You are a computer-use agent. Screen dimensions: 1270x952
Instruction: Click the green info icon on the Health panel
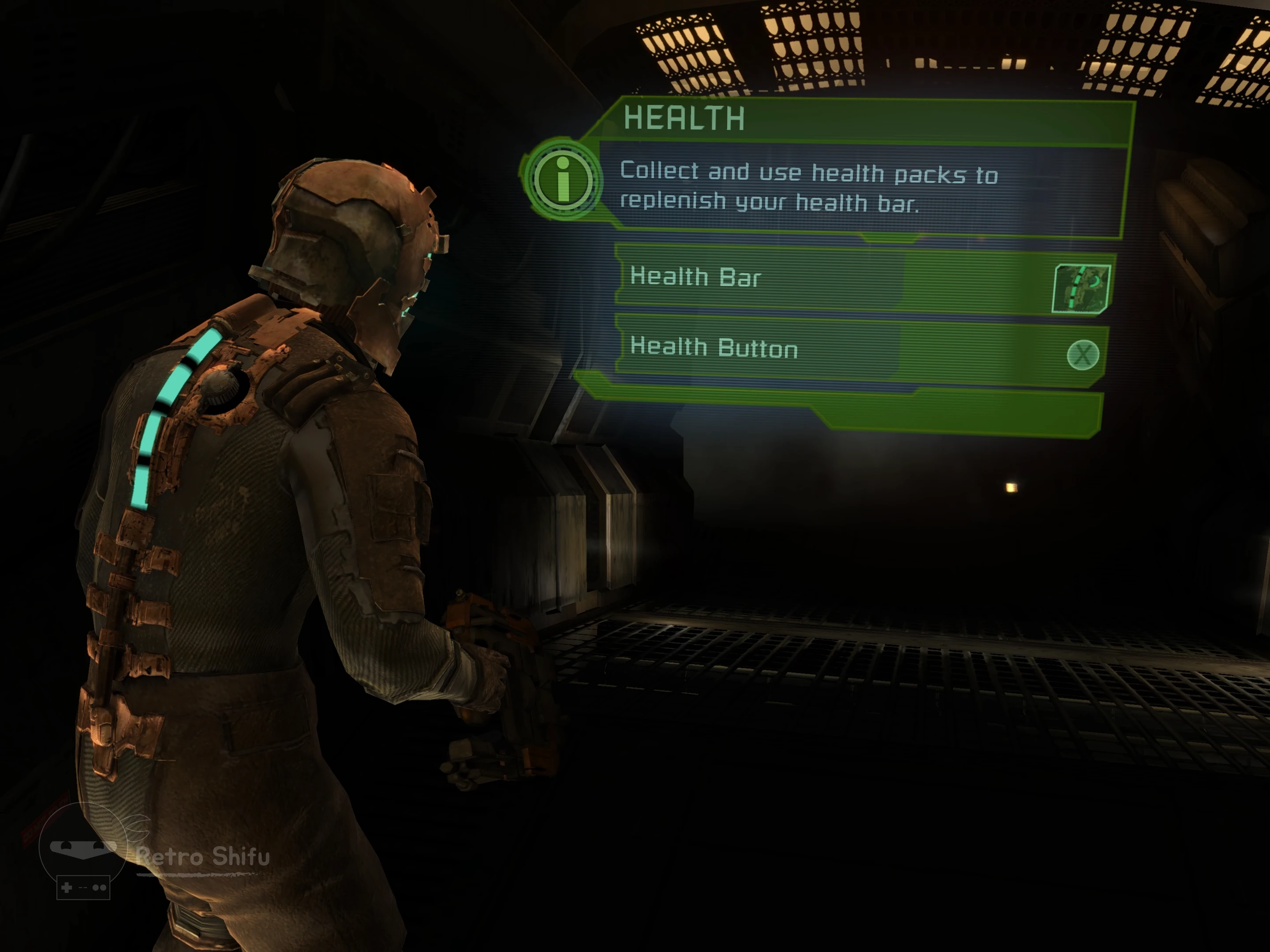click(563, 180)
